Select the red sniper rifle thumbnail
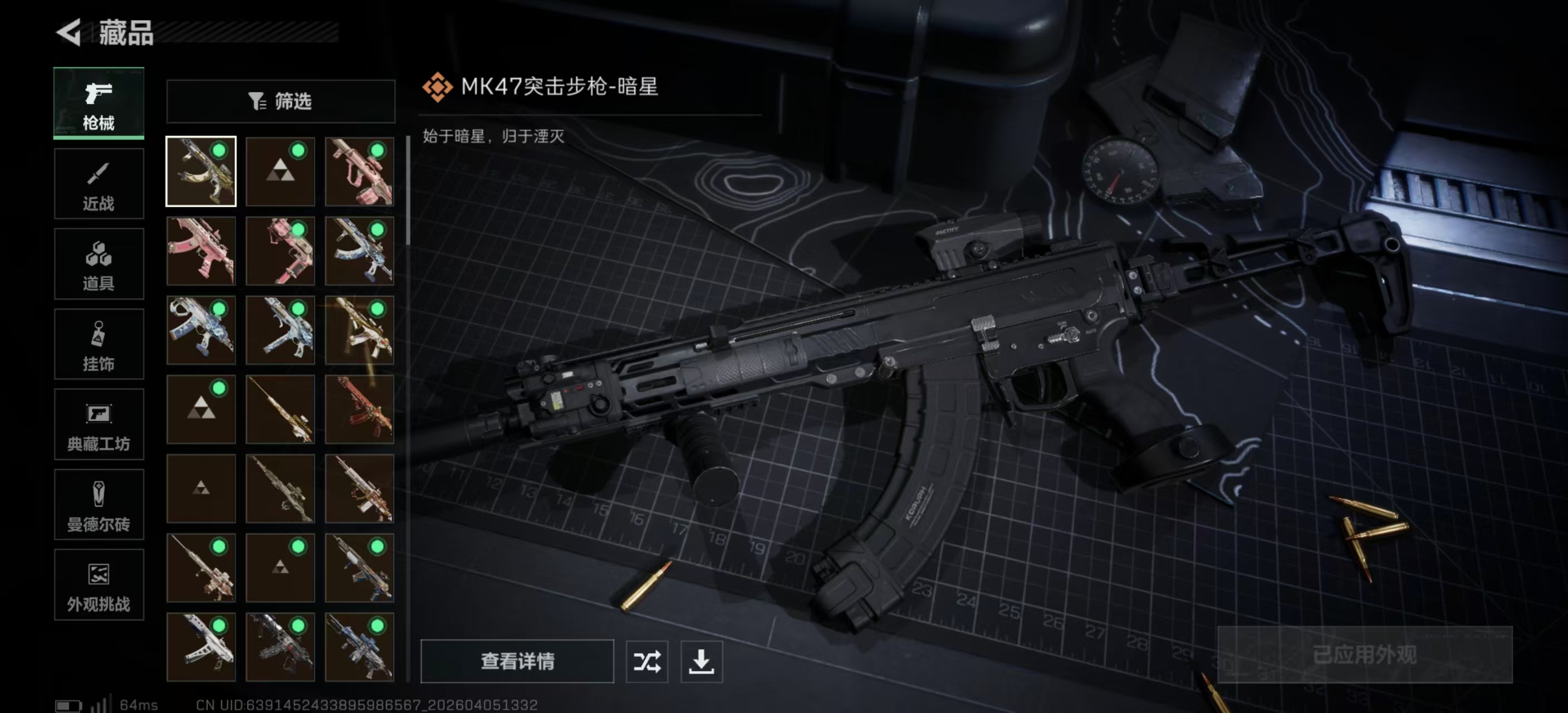This screenshot has width=1568, height=713. (360, 409)
